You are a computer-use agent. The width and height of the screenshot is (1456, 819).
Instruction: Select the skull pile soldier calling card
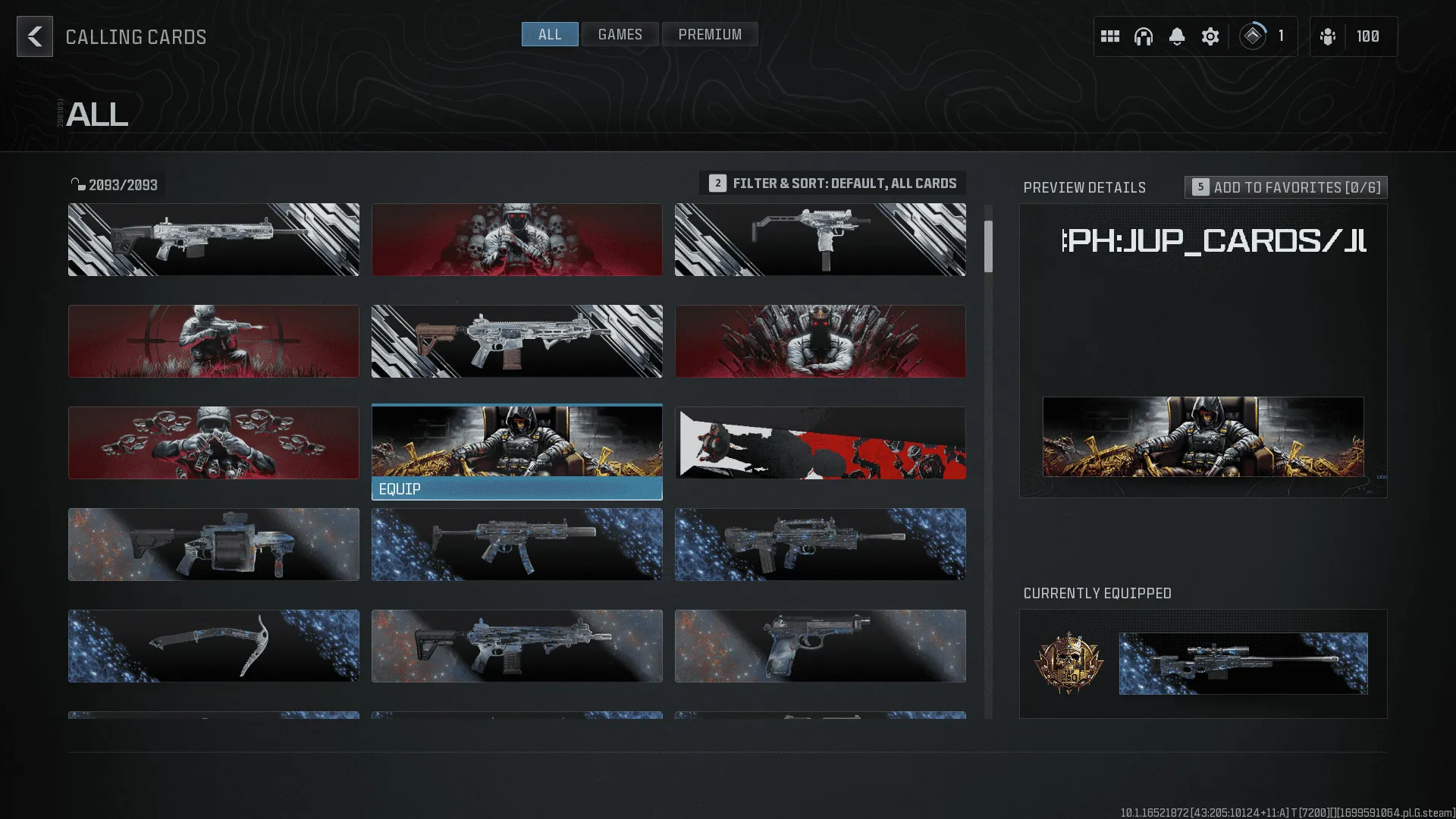(x=516, y=240)
